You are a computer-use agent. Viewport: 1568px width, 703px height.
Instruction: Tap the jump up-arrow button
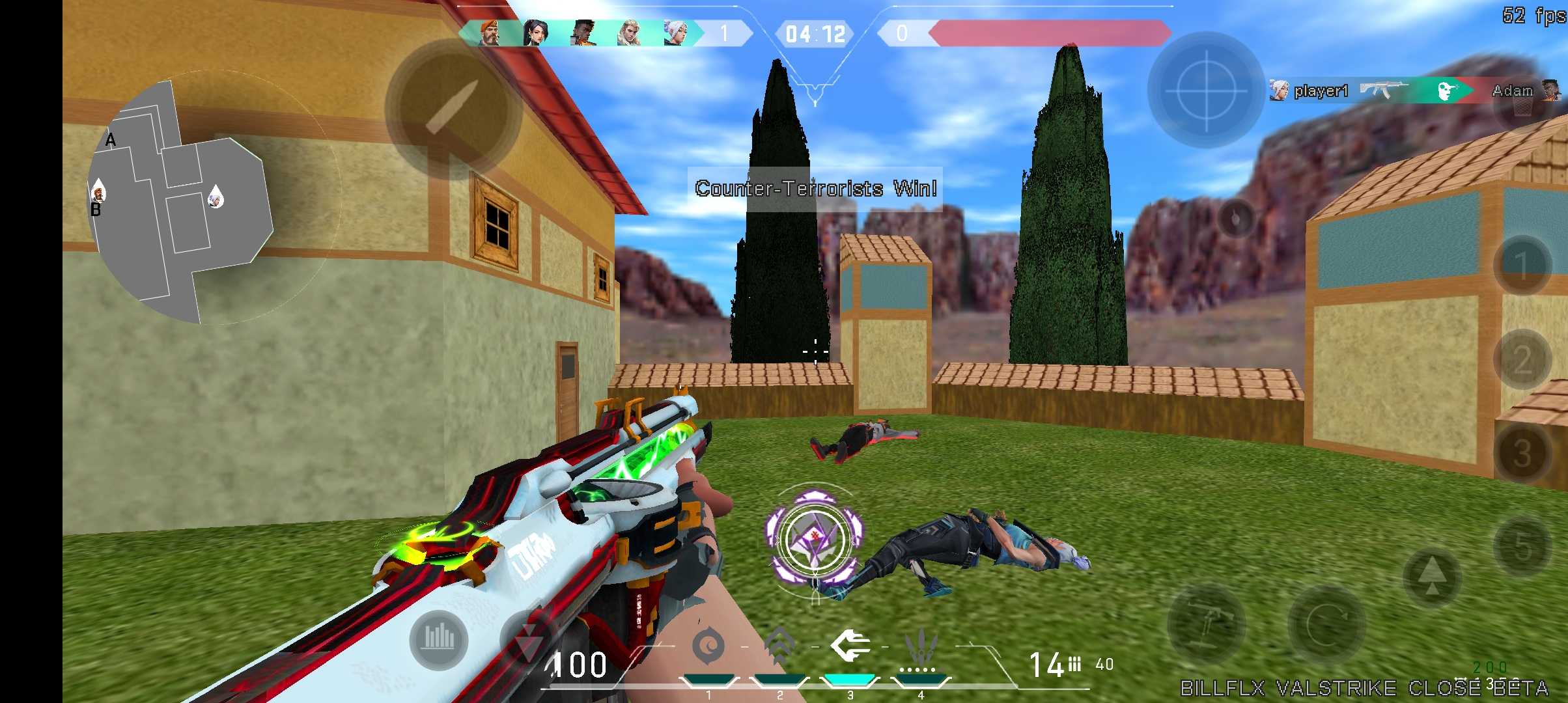point(1431,577)
